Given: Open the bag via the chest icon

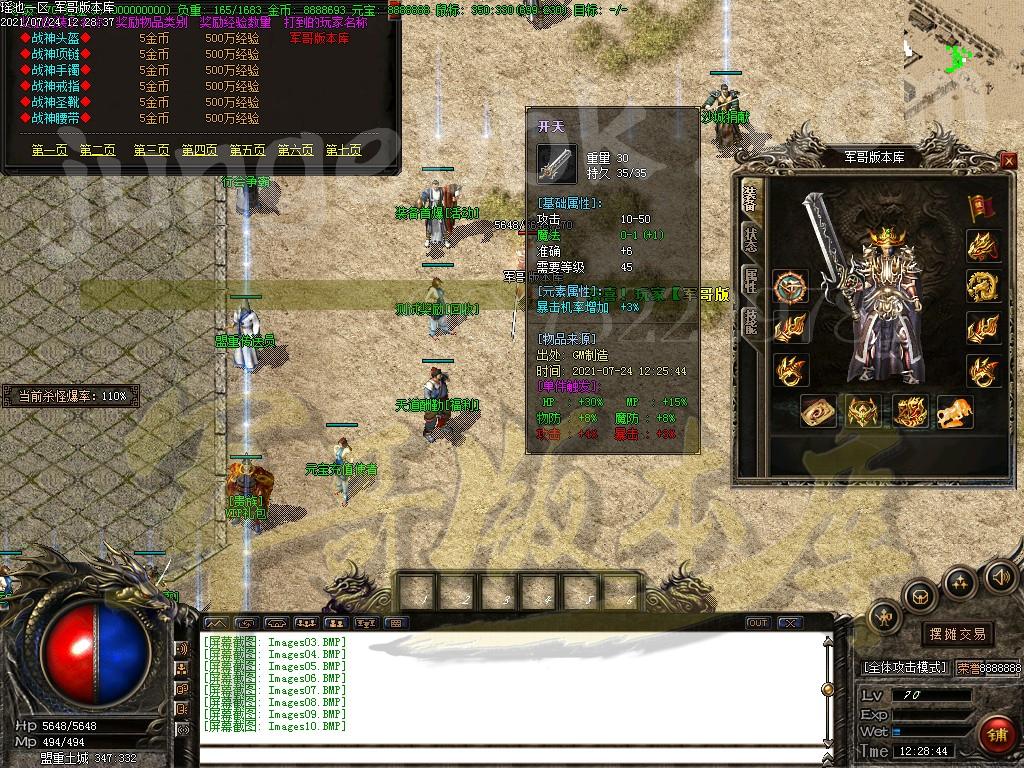Looking at the screenshot, I should pos(920,596).
